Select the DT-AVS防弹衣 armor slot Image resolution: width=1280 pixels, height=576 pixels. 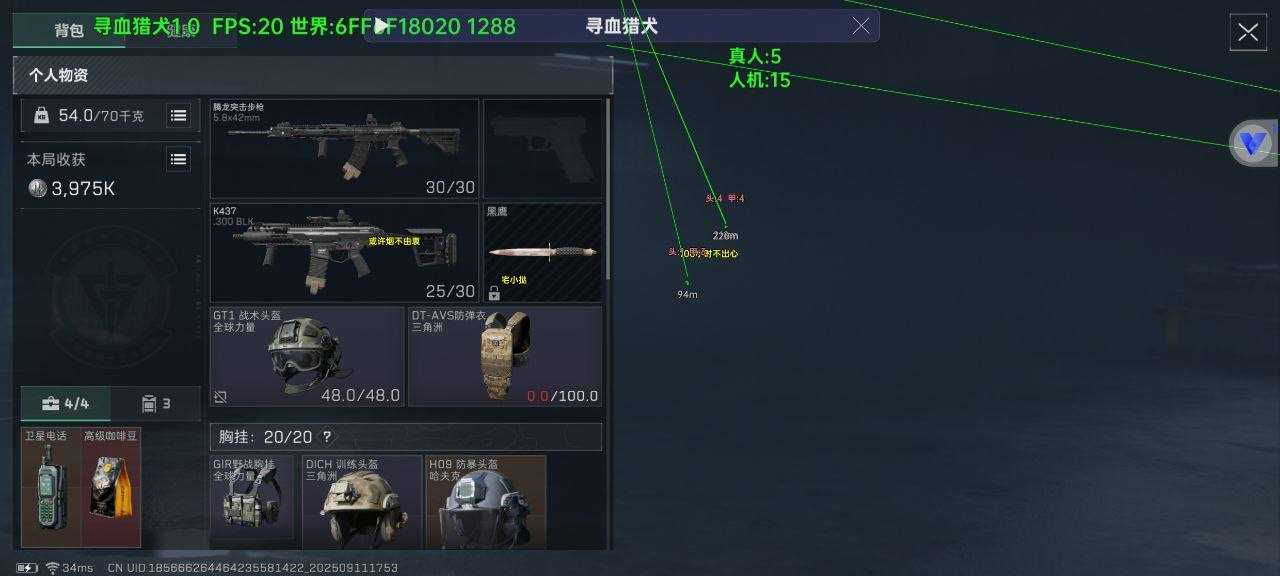click(x=505, y=356)
